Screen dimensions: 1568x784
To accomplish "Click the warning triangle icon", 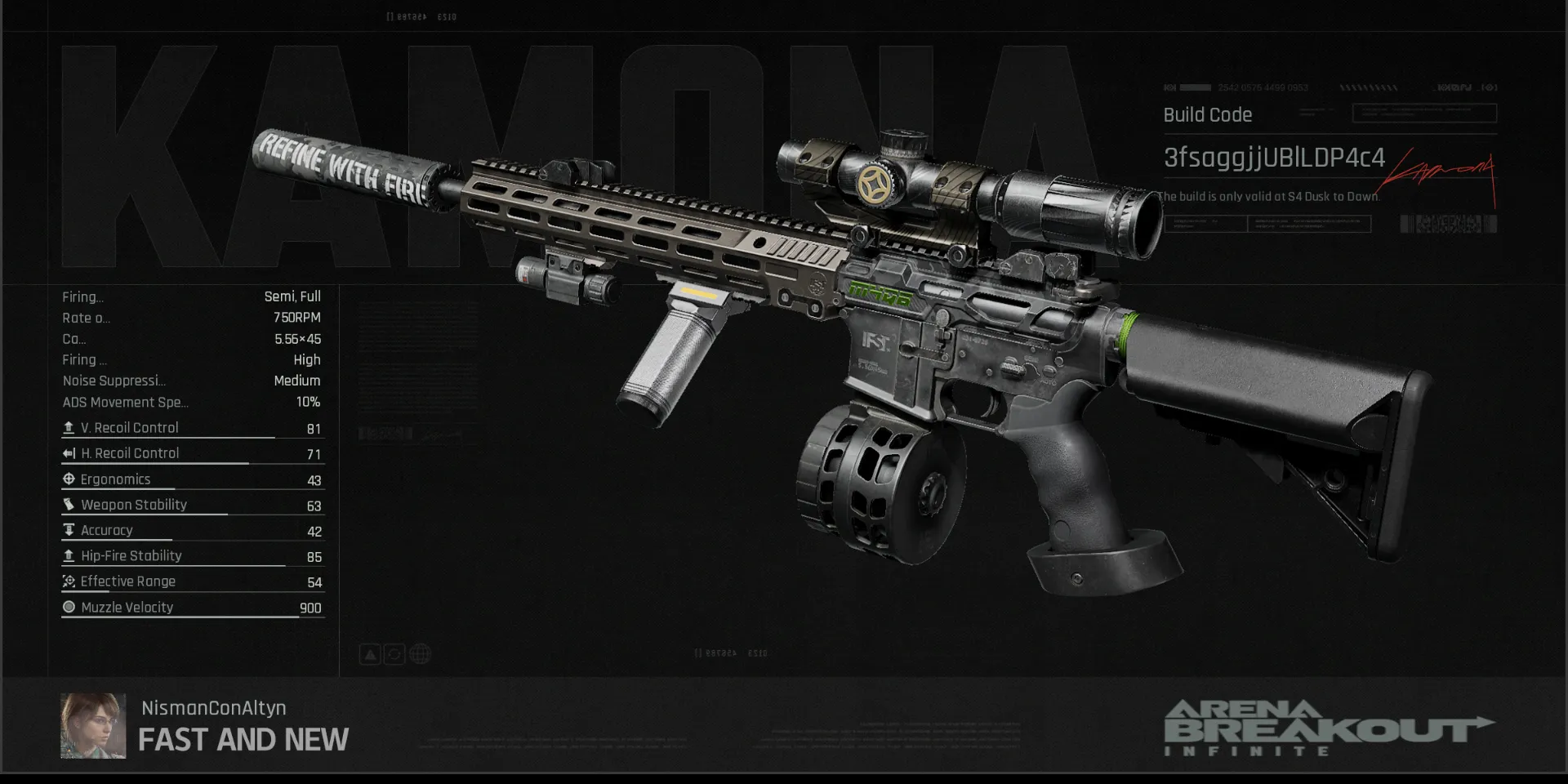I will (x=370, y=654).
